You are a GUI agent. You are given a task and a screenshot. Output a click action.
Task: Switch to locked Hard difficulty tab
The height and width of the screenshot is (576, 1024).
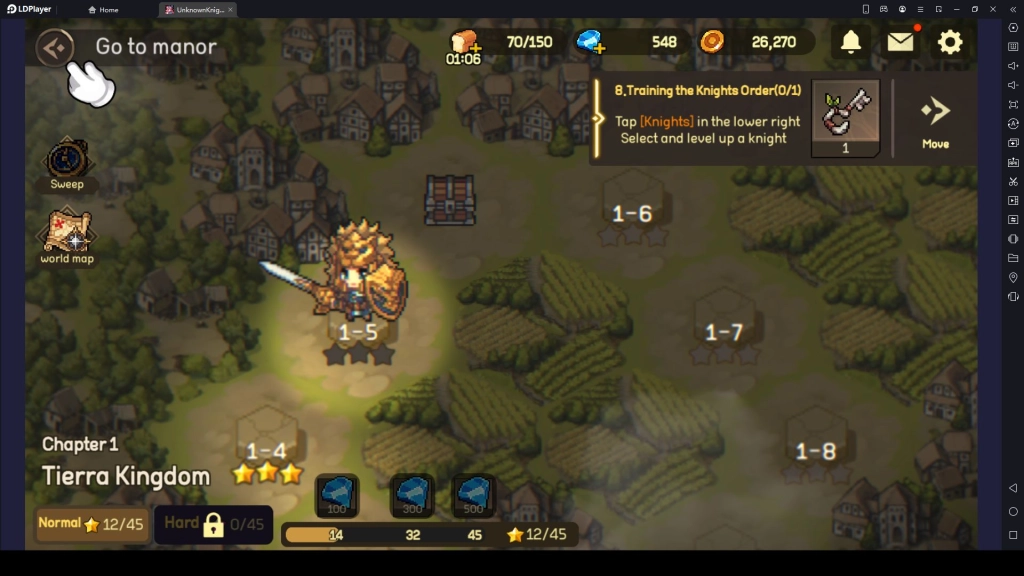pos(214,524)
